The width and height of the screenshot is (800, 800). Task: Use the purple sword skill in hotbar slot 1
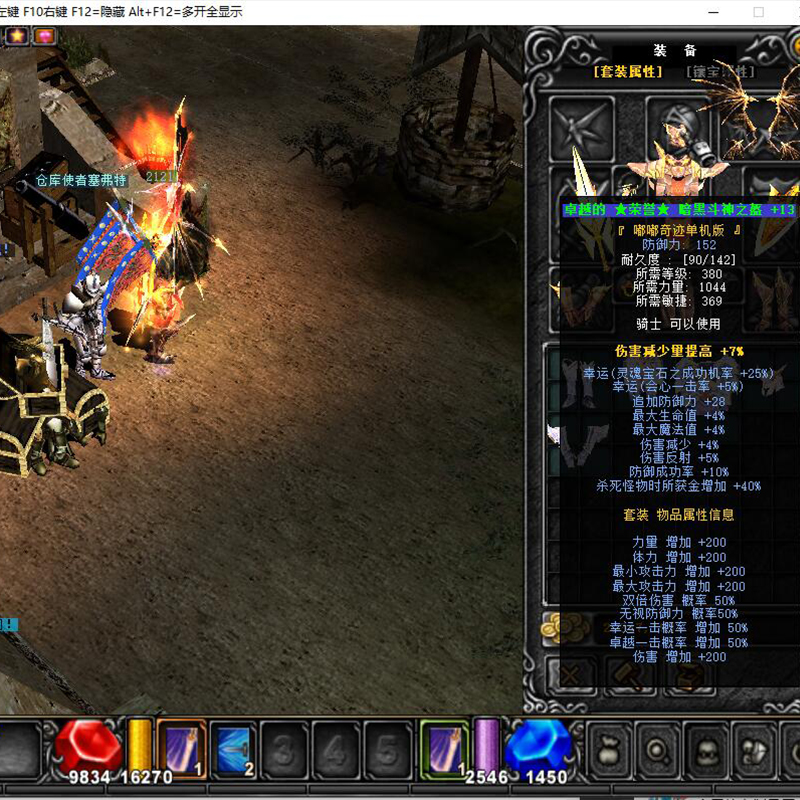coord(182,747)
